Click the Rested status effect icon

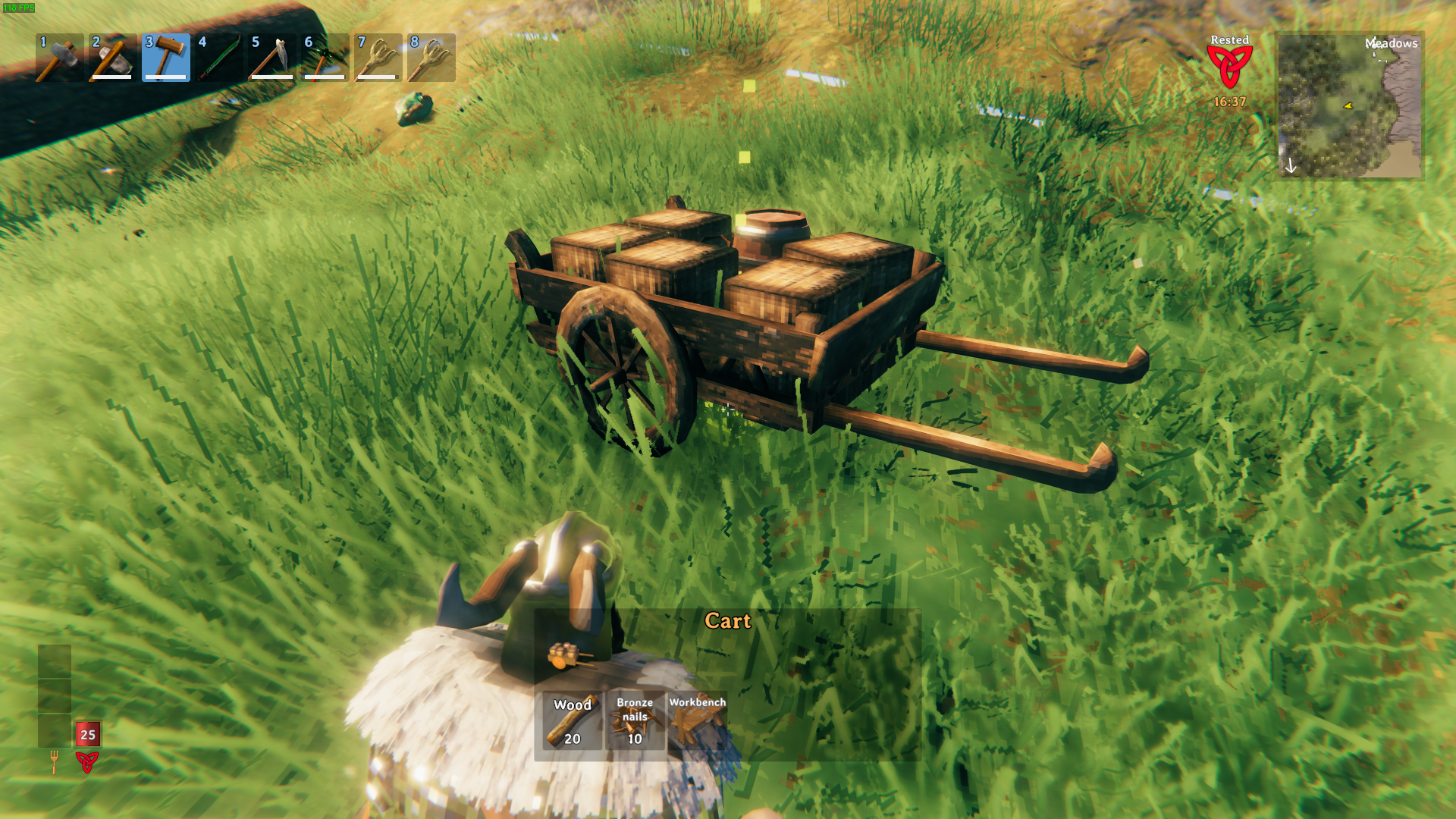coord(1229,67)
